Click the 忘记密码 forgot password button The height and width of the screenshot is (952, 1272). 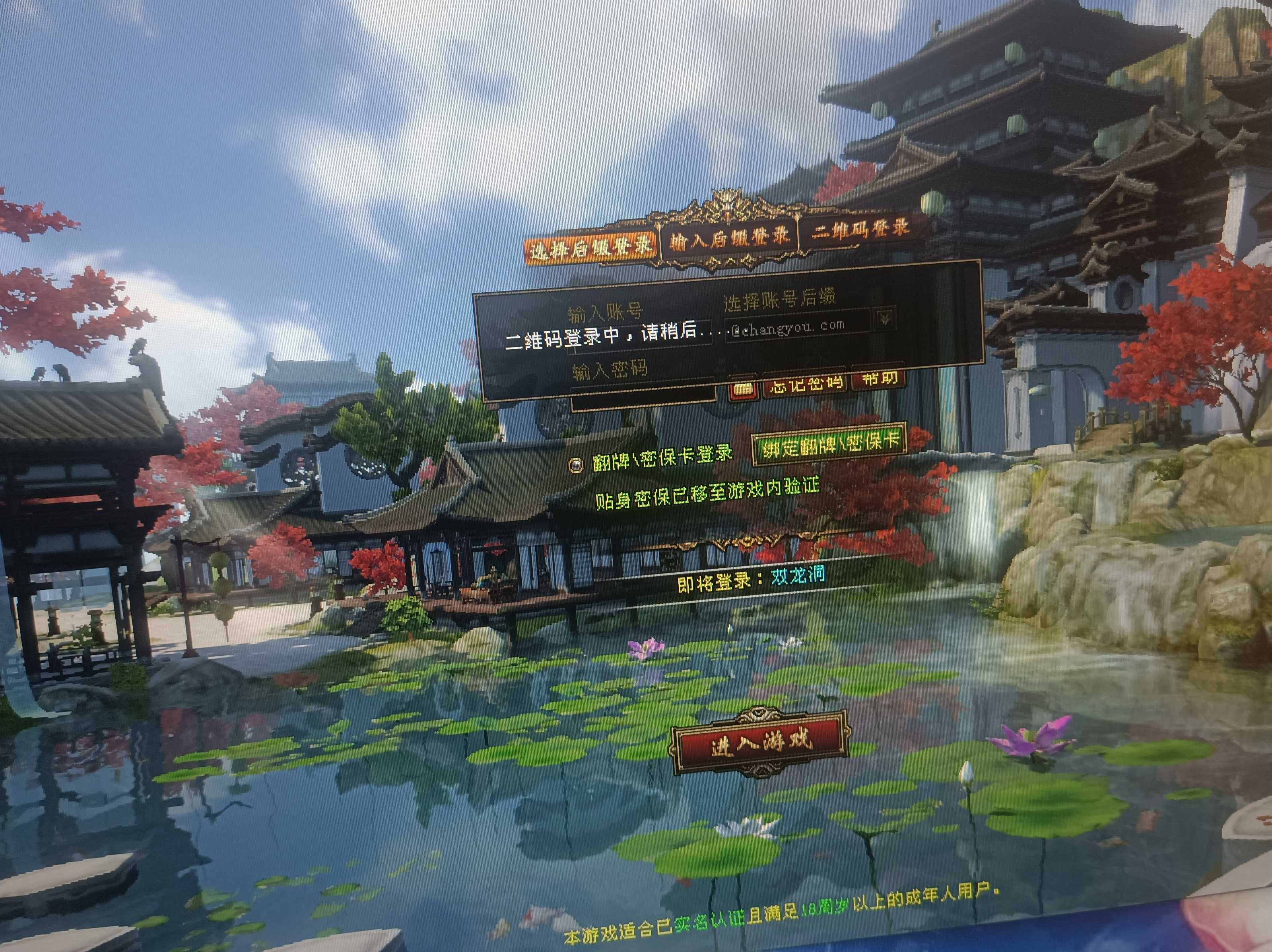tap(805, 382)
